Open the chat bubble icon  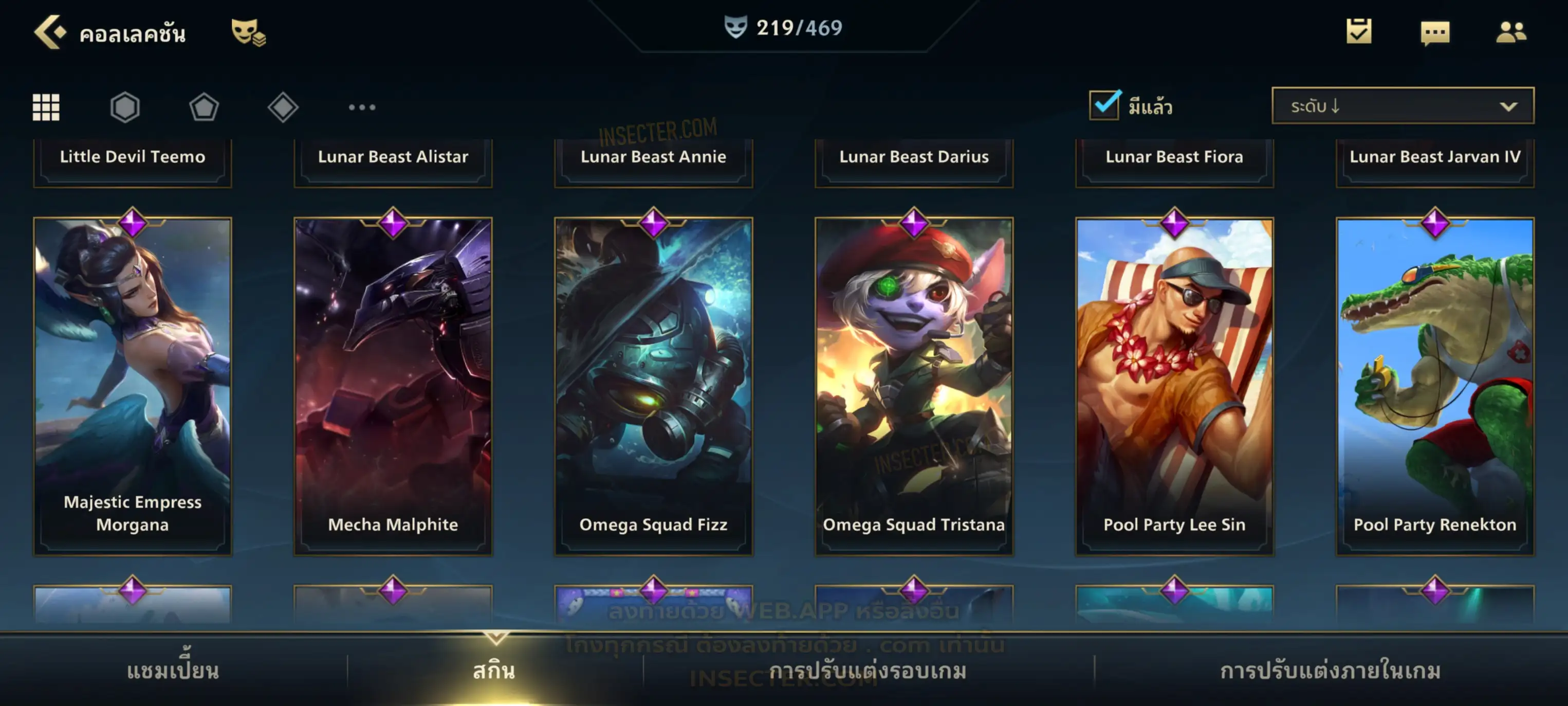point(1435,32)
